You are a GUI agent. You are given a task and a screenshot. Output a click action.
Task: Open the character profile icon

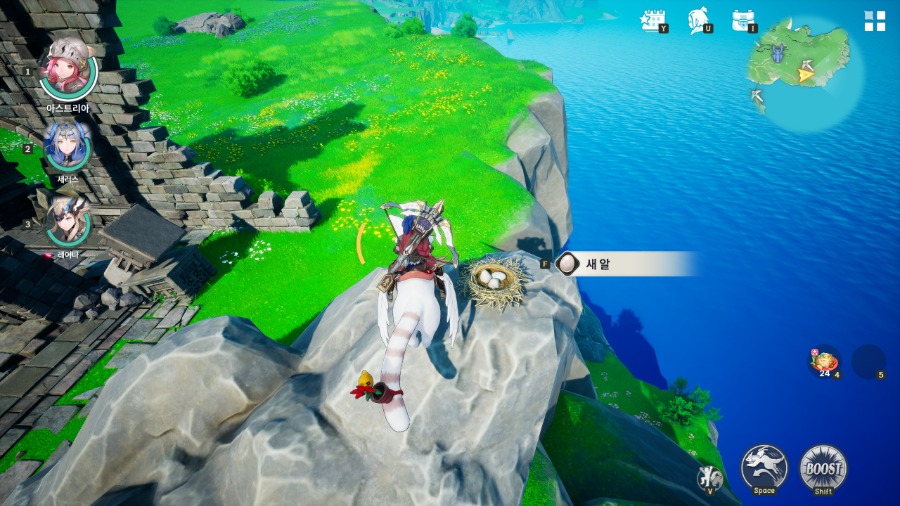tap(699, 20)
